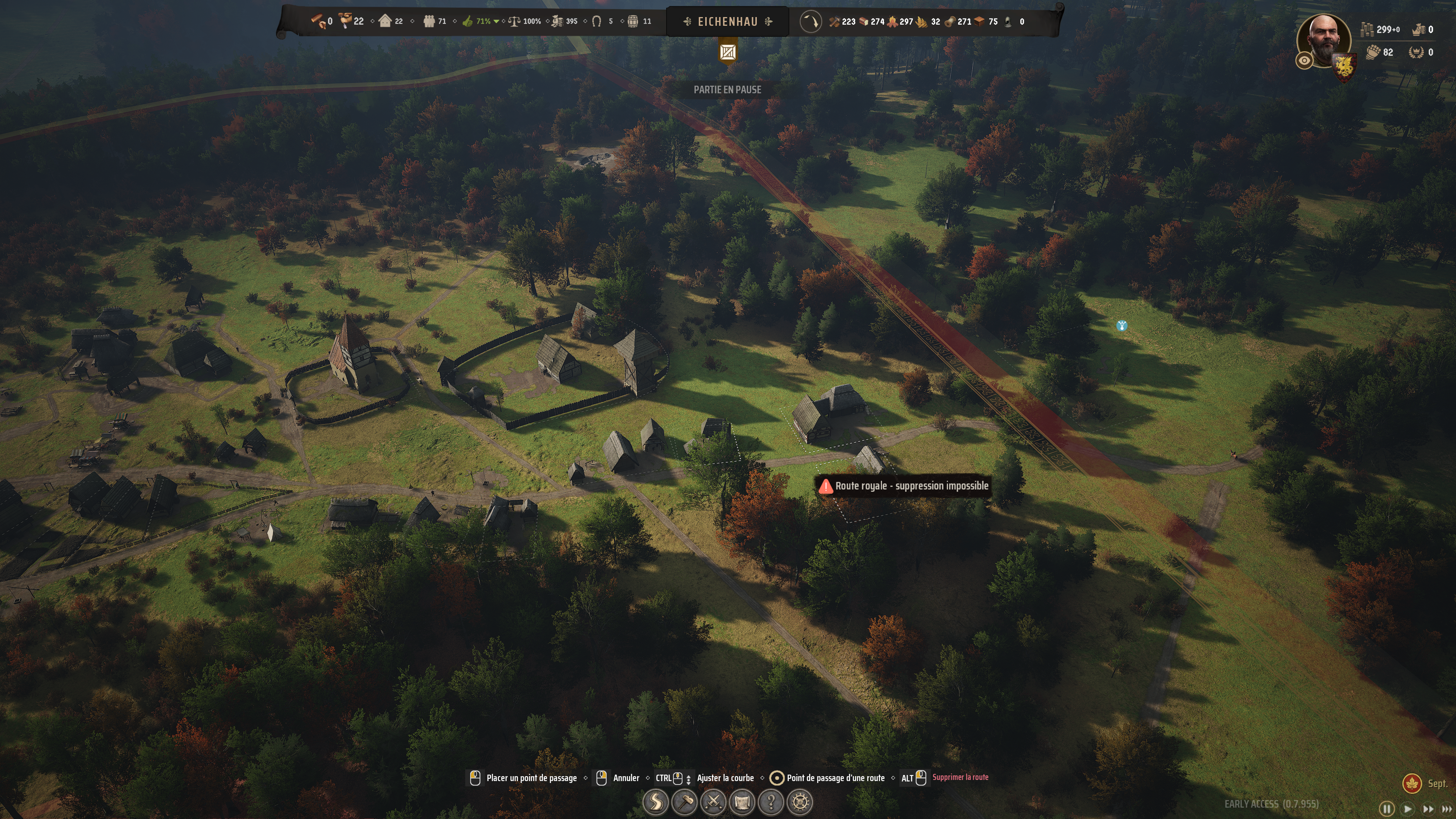
Task: Set game speed to double fast-forward
Action: (1428, 809)
